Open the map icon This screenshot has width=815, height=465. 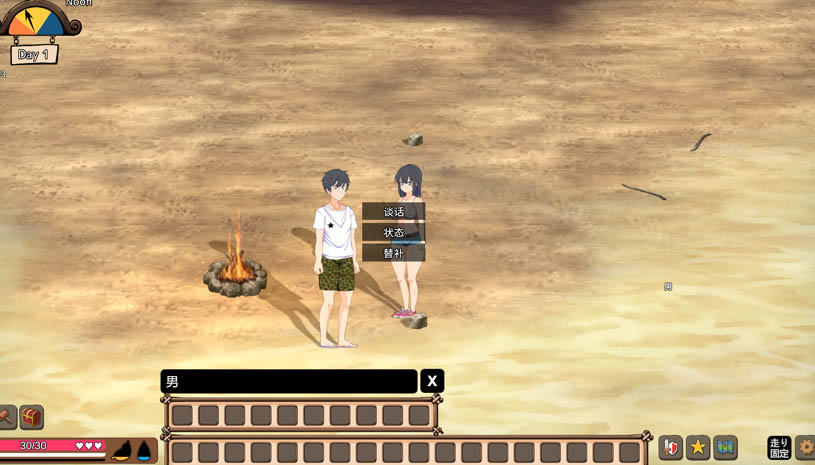pos(725,448)
